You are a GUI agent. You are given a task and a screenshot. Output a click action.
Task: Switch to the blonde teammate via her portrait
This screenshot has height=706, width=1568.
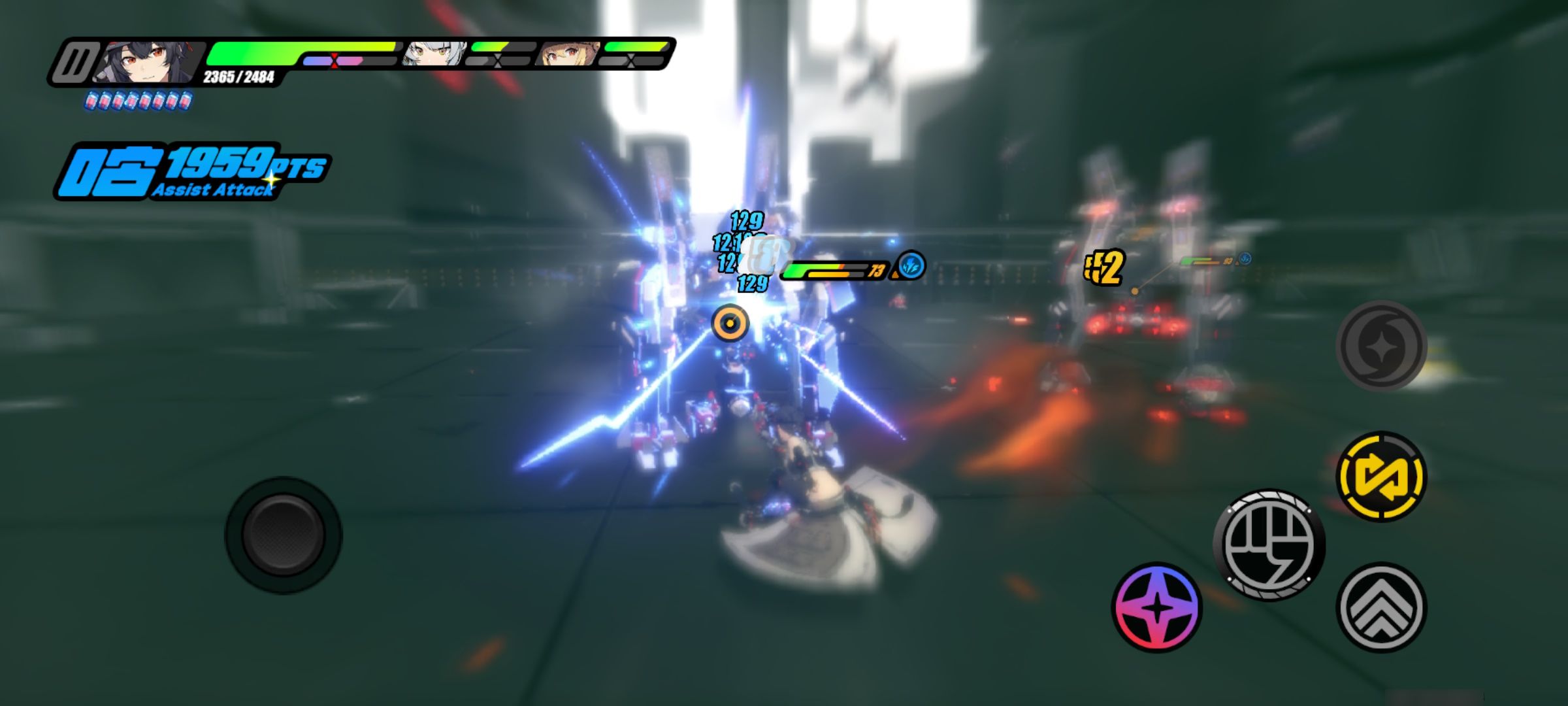point(563,55)
